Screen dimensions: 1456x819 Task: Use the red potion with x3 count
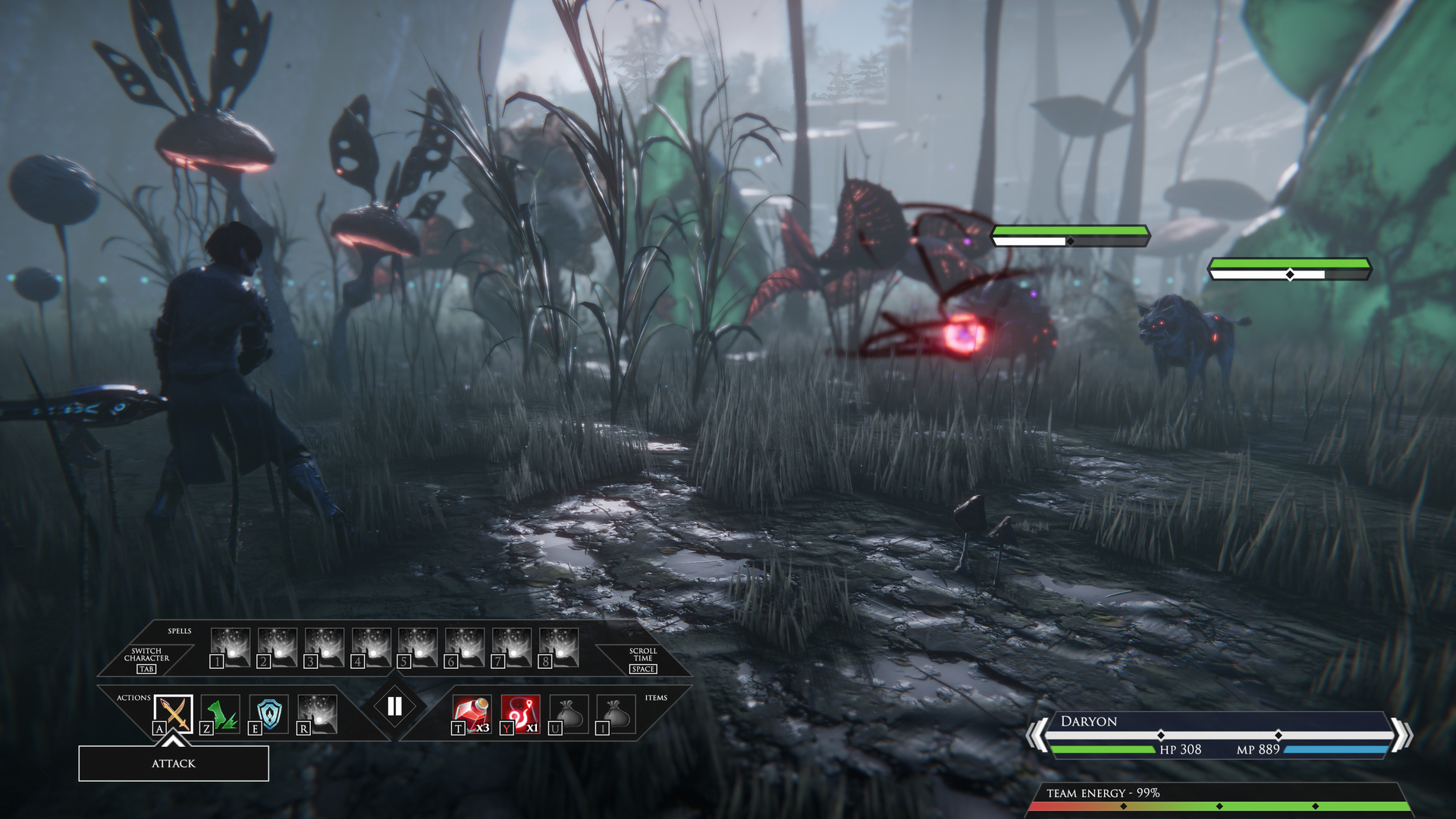(x=472, y=714)
